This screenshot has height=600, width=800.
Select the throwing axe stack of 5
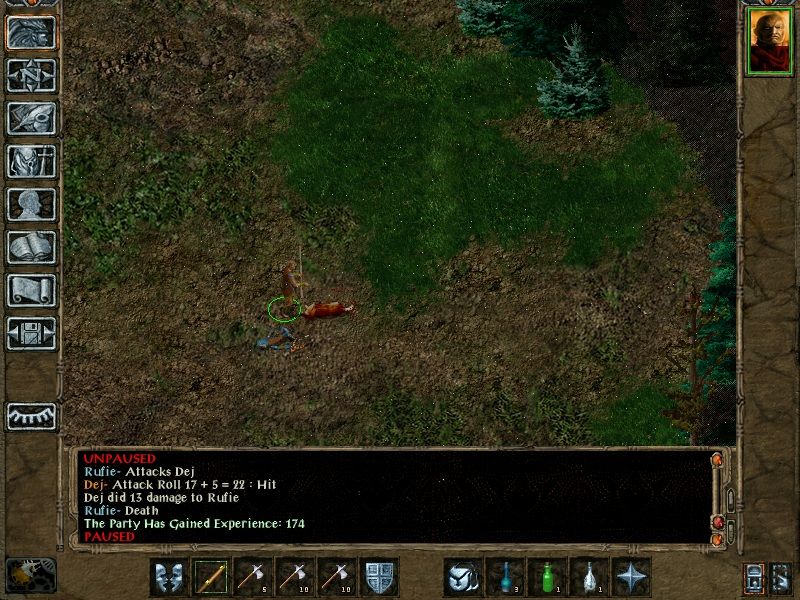click(254, 577)
